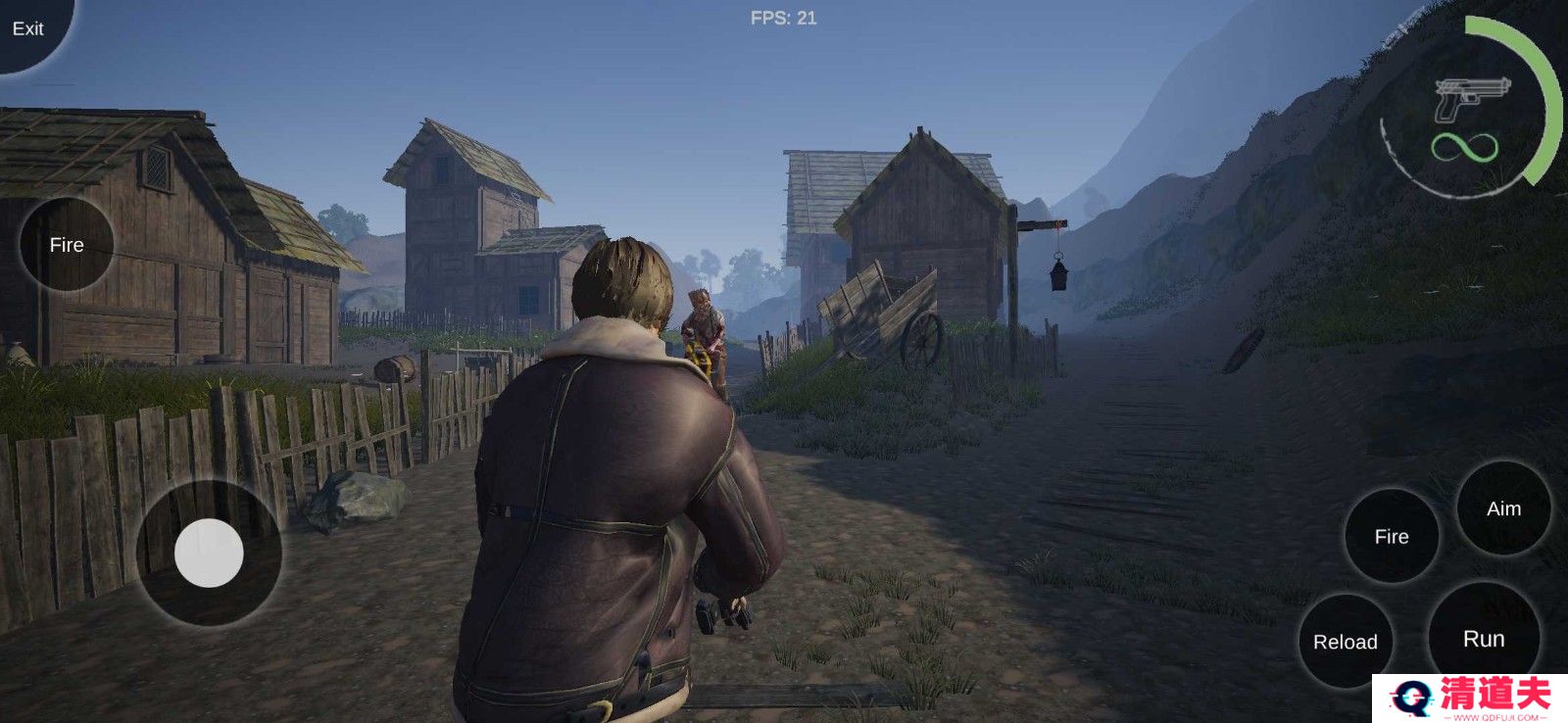Tap the Fire button near the Exit button
Viewport: 1568px width, 723px height.
pos(67,245)
